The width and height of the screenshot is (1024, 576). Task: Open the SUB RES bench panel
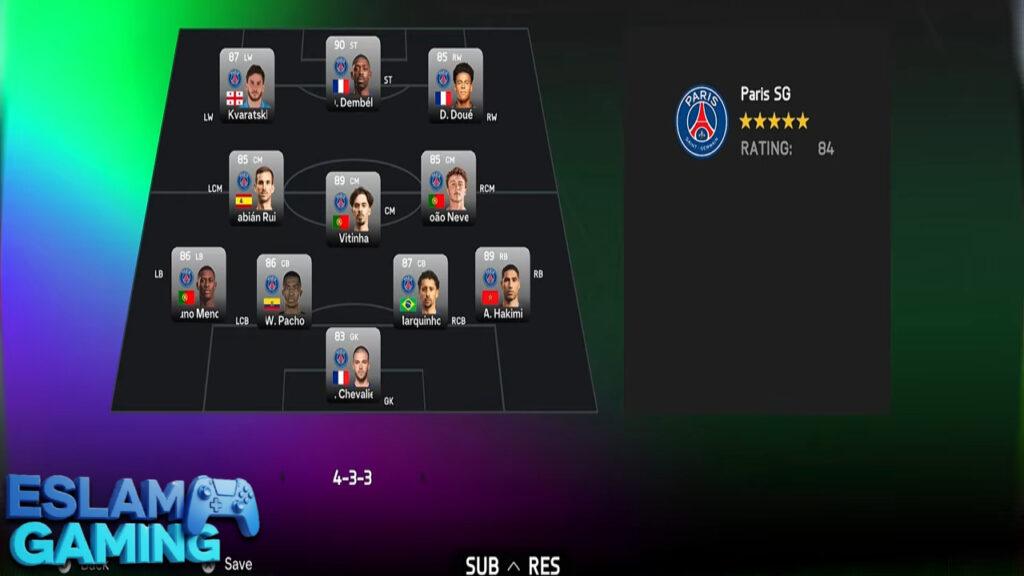513,566
